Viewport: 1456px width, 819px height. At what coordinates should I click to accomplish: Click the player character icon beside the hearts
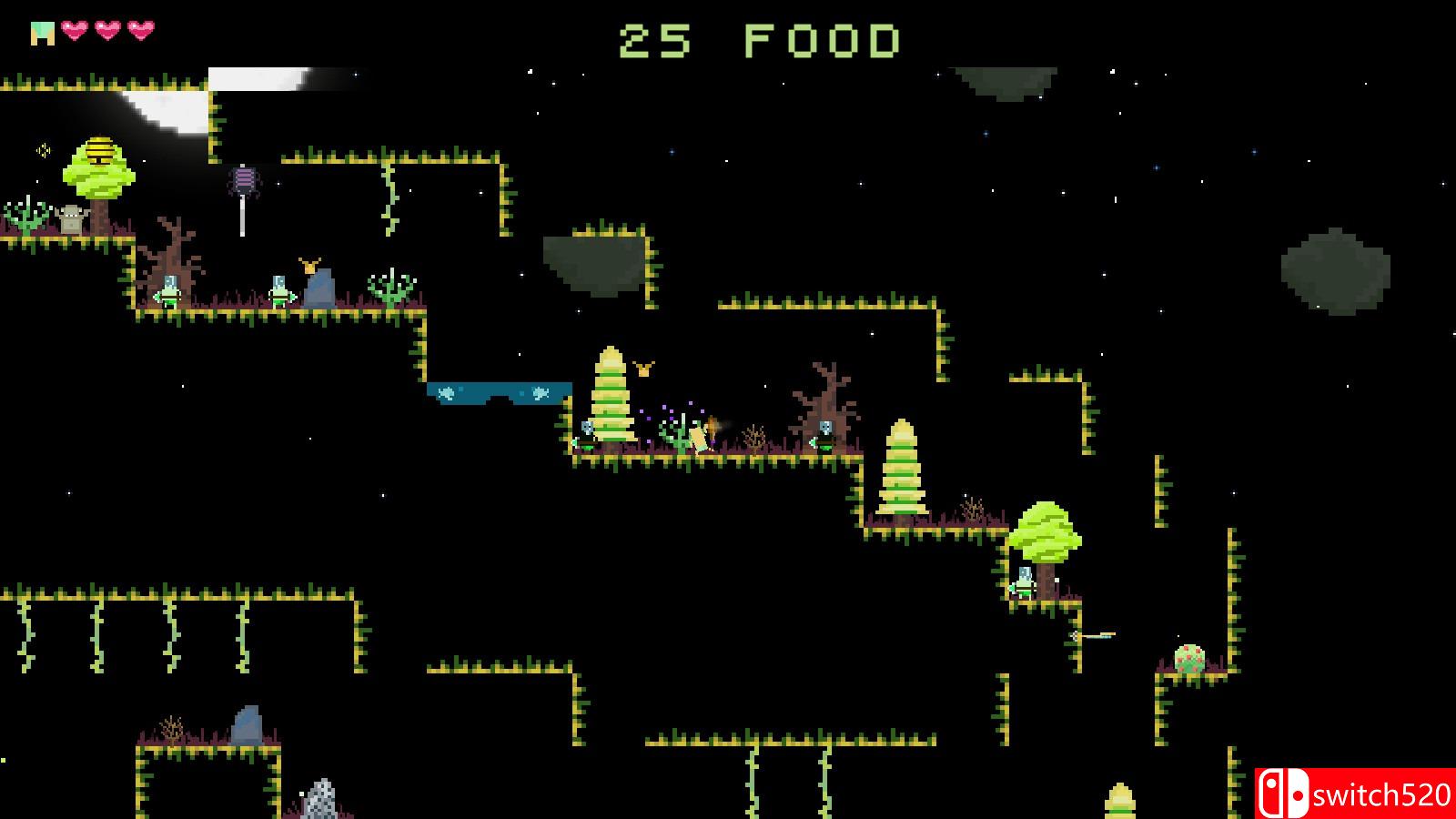(42, 34)
